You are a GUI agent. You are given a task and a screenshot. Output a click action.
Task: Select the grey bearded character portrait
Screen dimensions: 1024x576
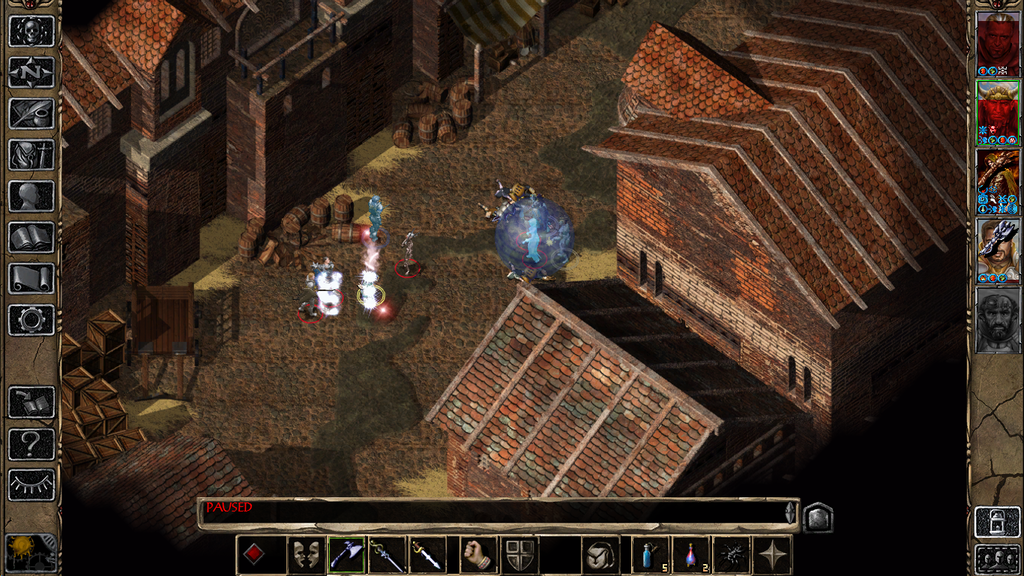997,321
